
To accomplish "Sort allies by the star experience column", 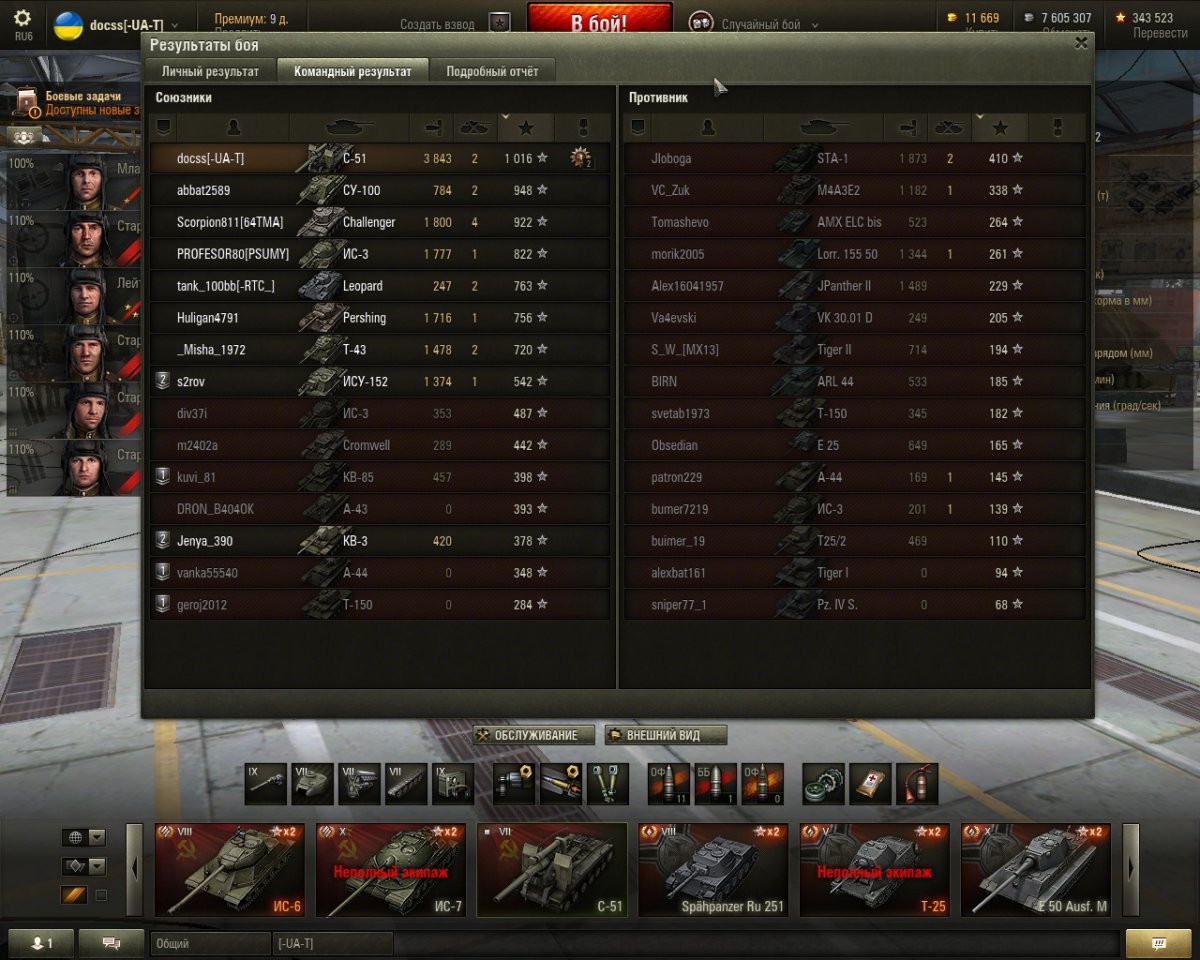I will pyautogui.click(x=526, y=128).
